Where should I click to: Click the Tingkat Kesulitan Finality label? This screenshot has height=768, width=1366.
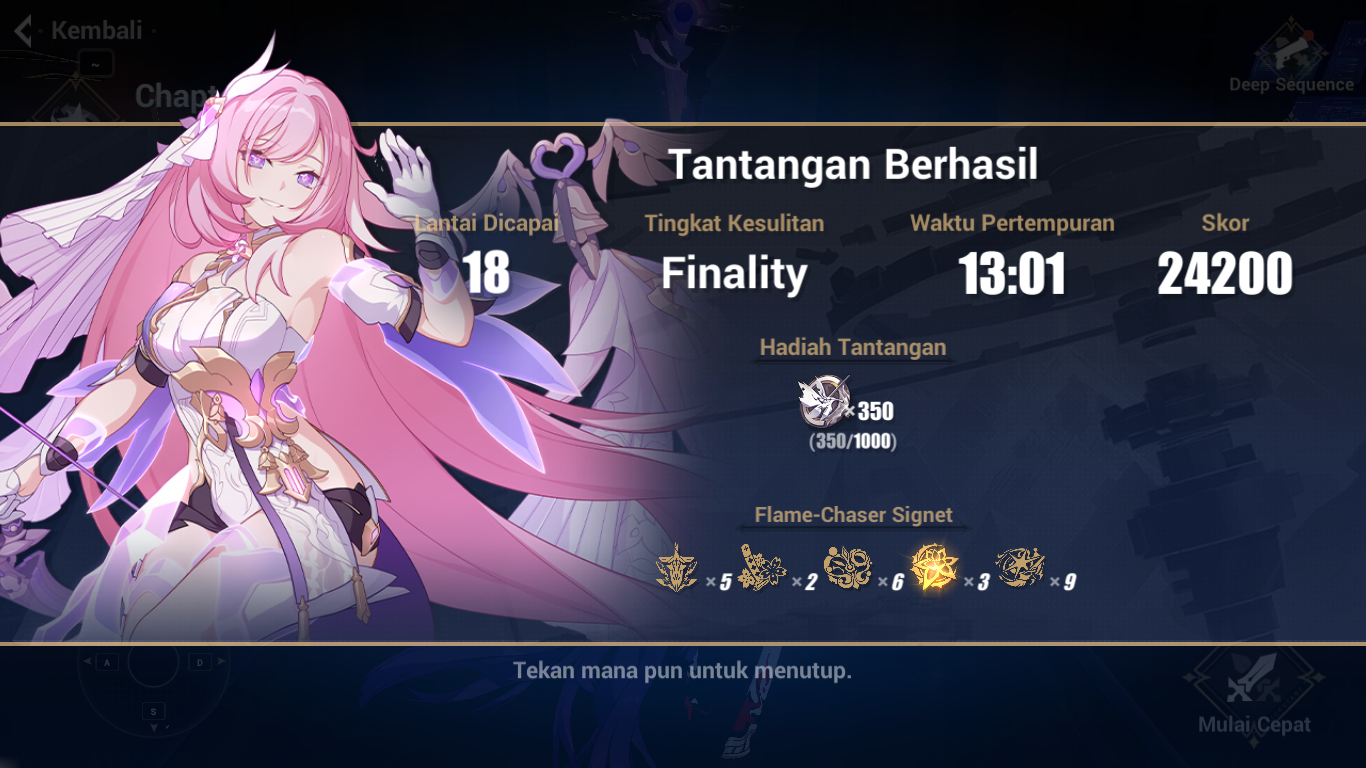[x=735, y=224]
